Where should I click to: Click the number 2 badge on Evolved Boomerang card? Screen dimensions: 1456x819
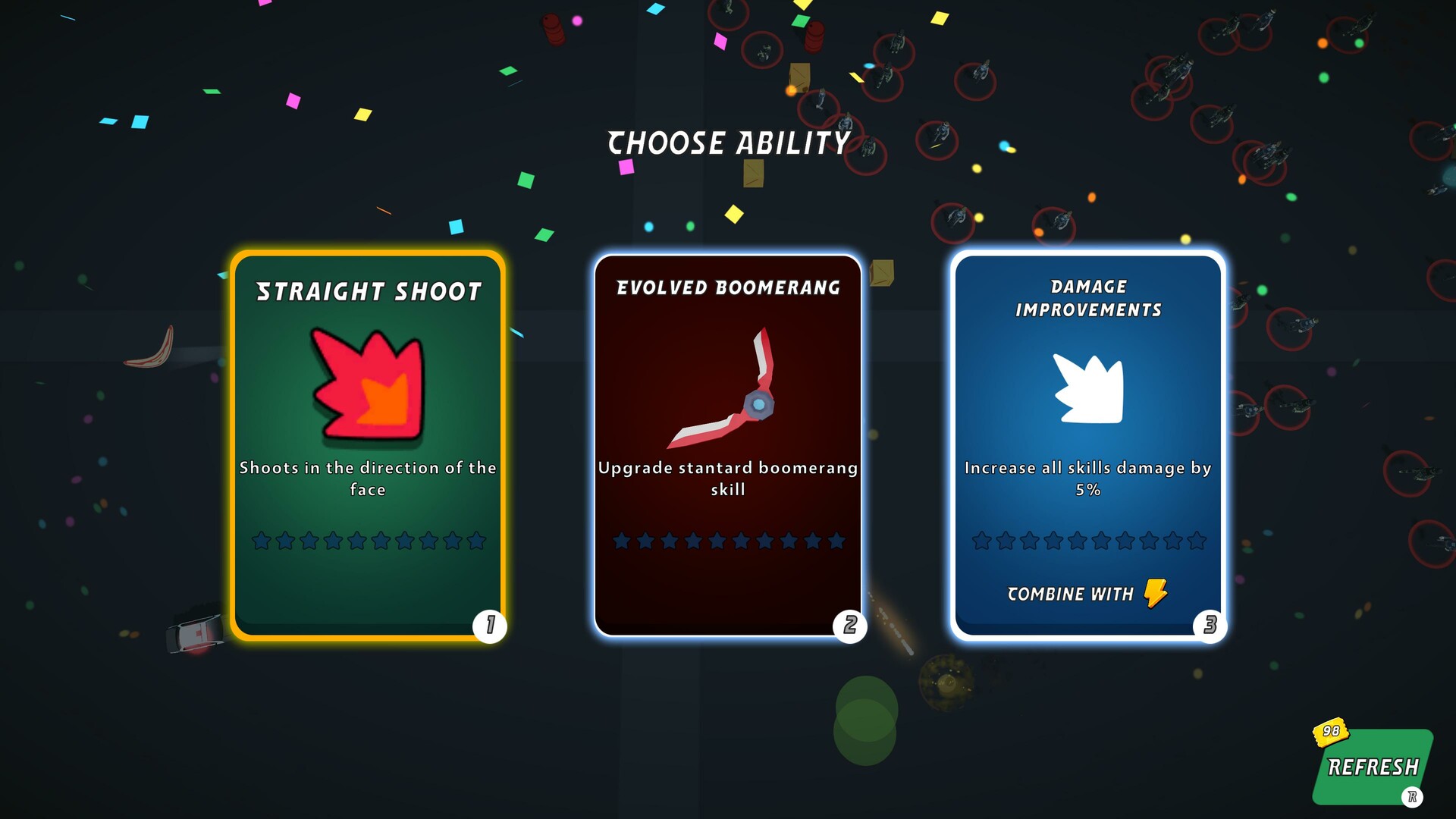[x=850, y=626]
